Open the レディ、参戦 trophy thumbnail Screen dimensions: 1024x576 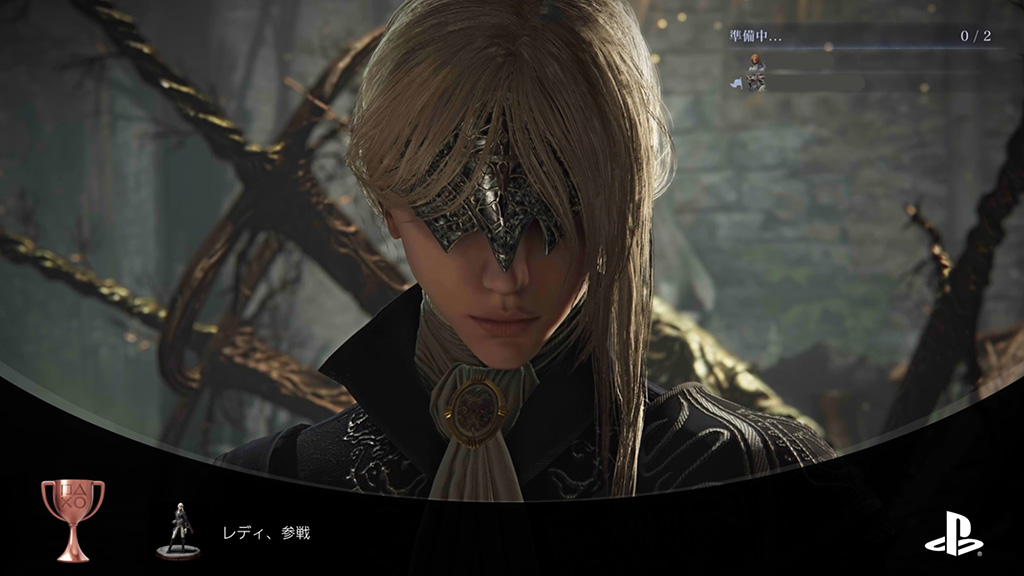179,529
